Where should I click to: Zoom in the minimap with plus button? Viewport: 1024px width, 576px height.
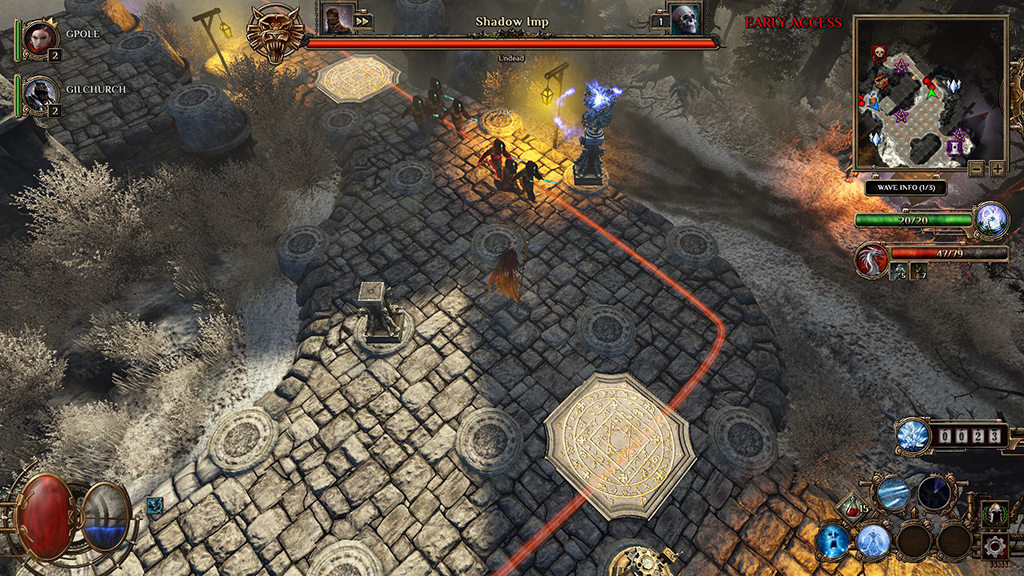(996, 168)
